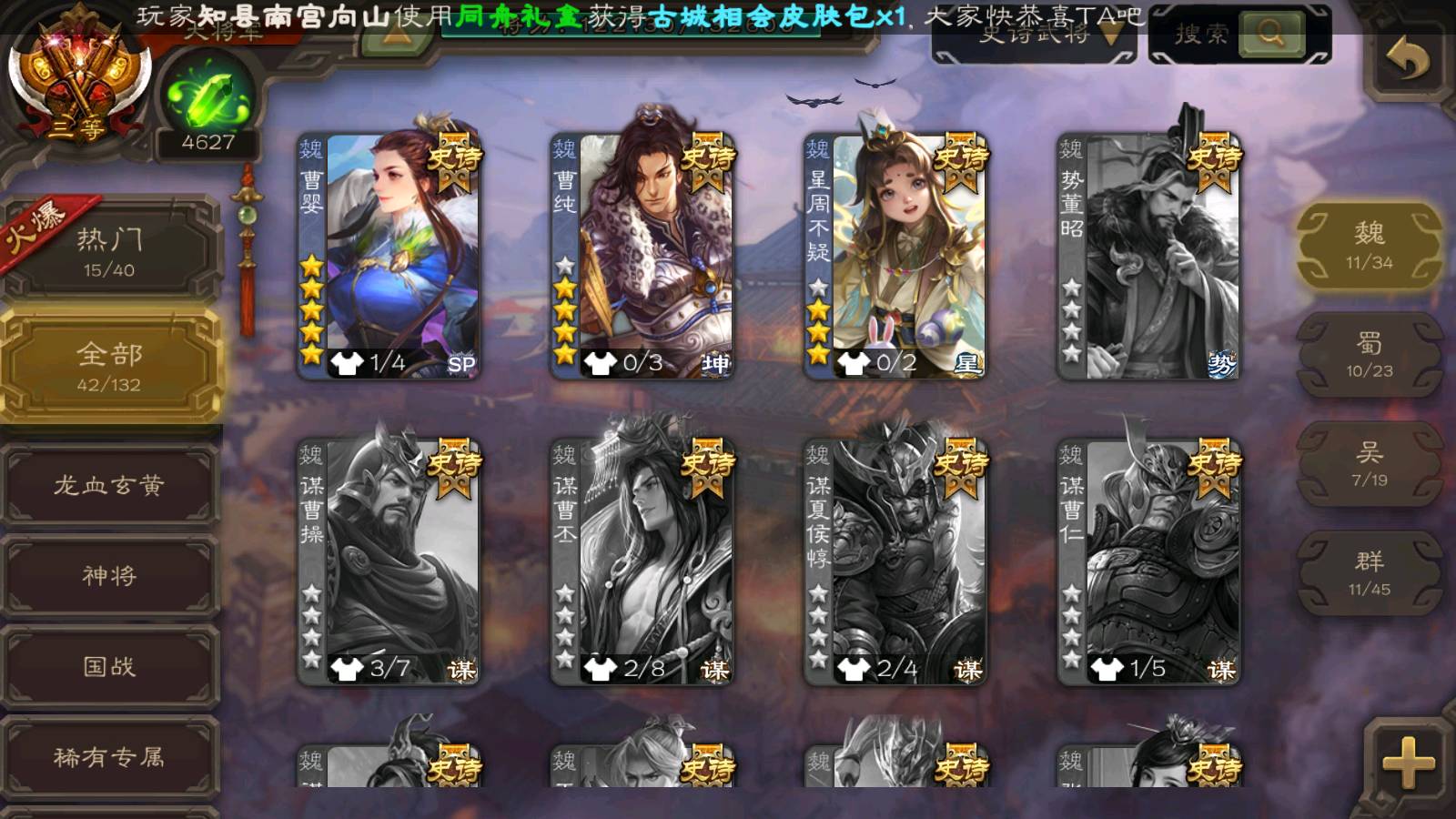Choose the 曹纯 hero card
This screenshot has width=1456, height=819.
[642, 255]
